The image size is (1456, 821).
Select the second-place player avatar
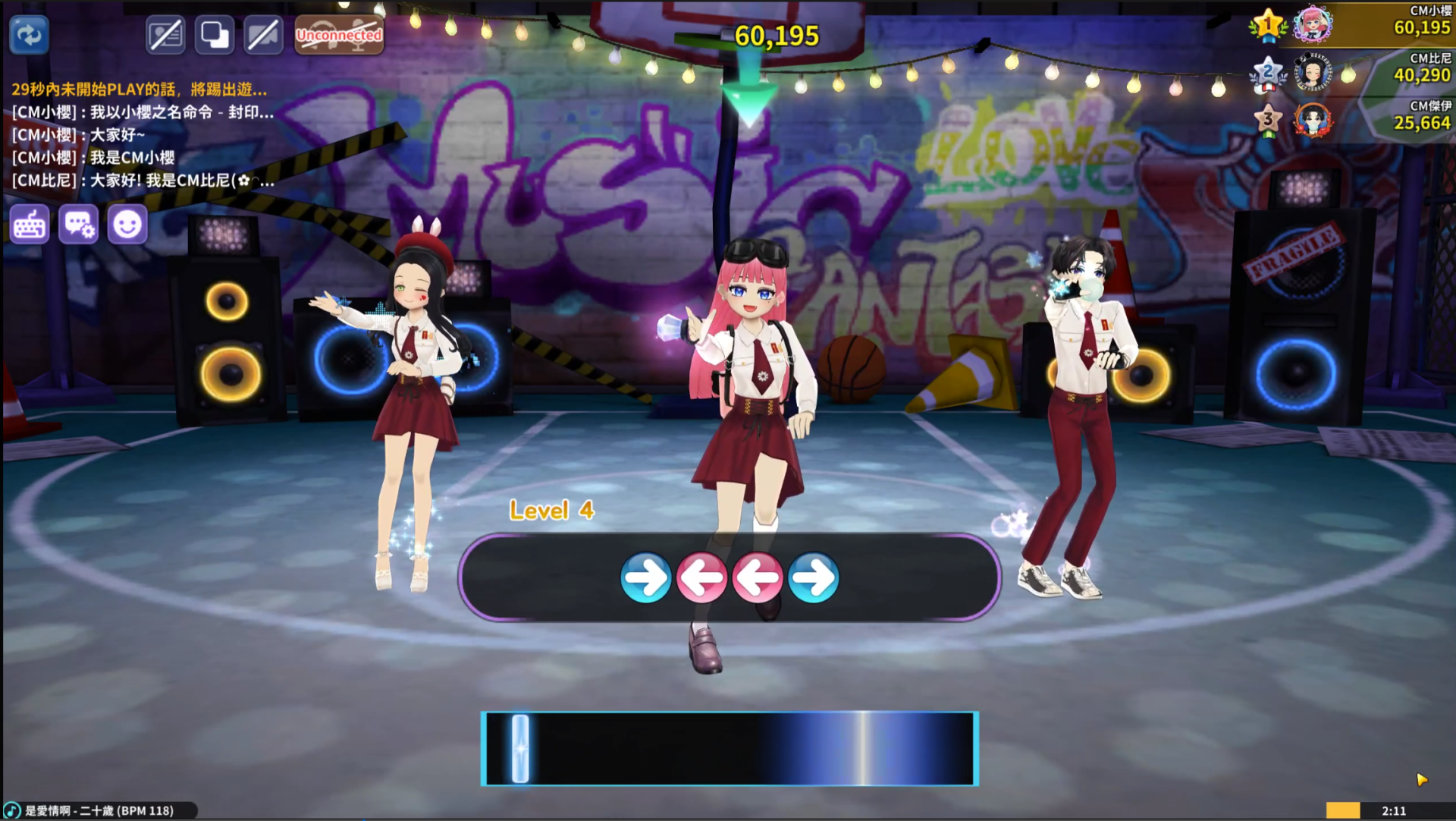click(1313, 74)
